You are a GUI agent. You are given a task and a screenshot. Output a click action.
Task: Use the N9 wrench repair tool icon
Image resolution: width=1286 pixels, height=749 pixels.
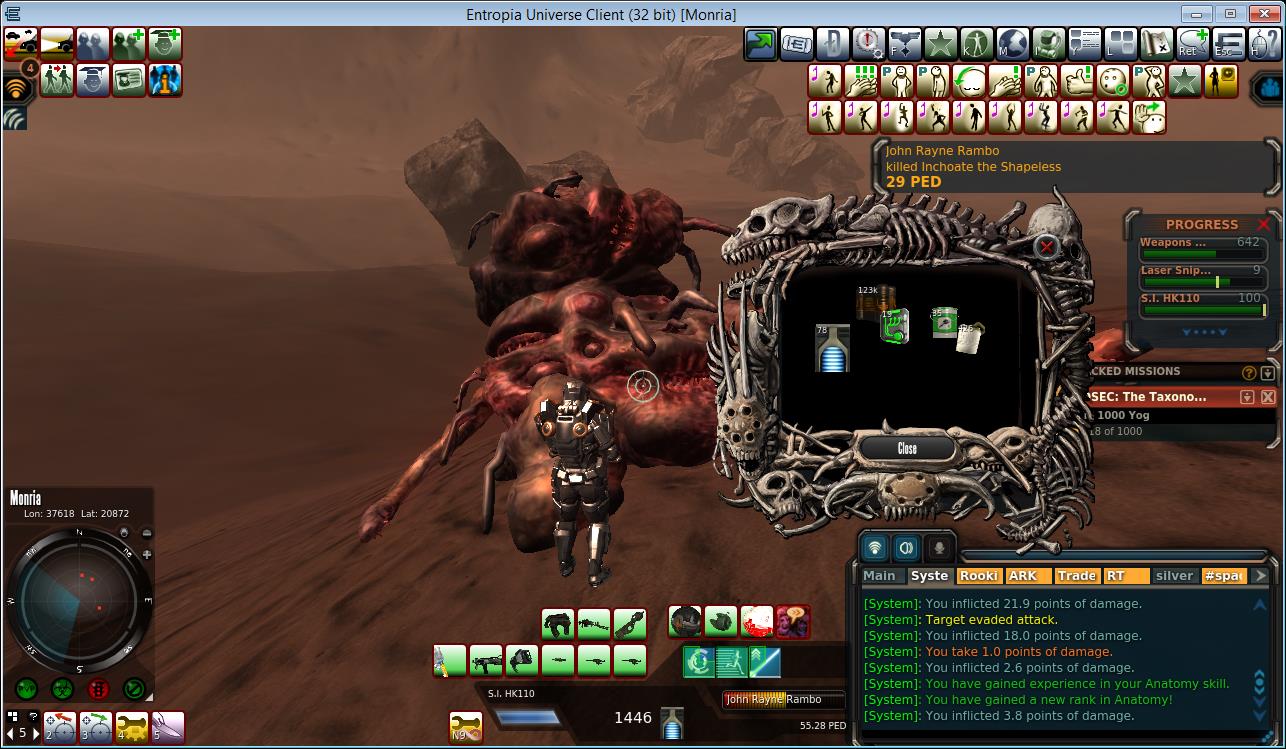(x=465, y=726)
